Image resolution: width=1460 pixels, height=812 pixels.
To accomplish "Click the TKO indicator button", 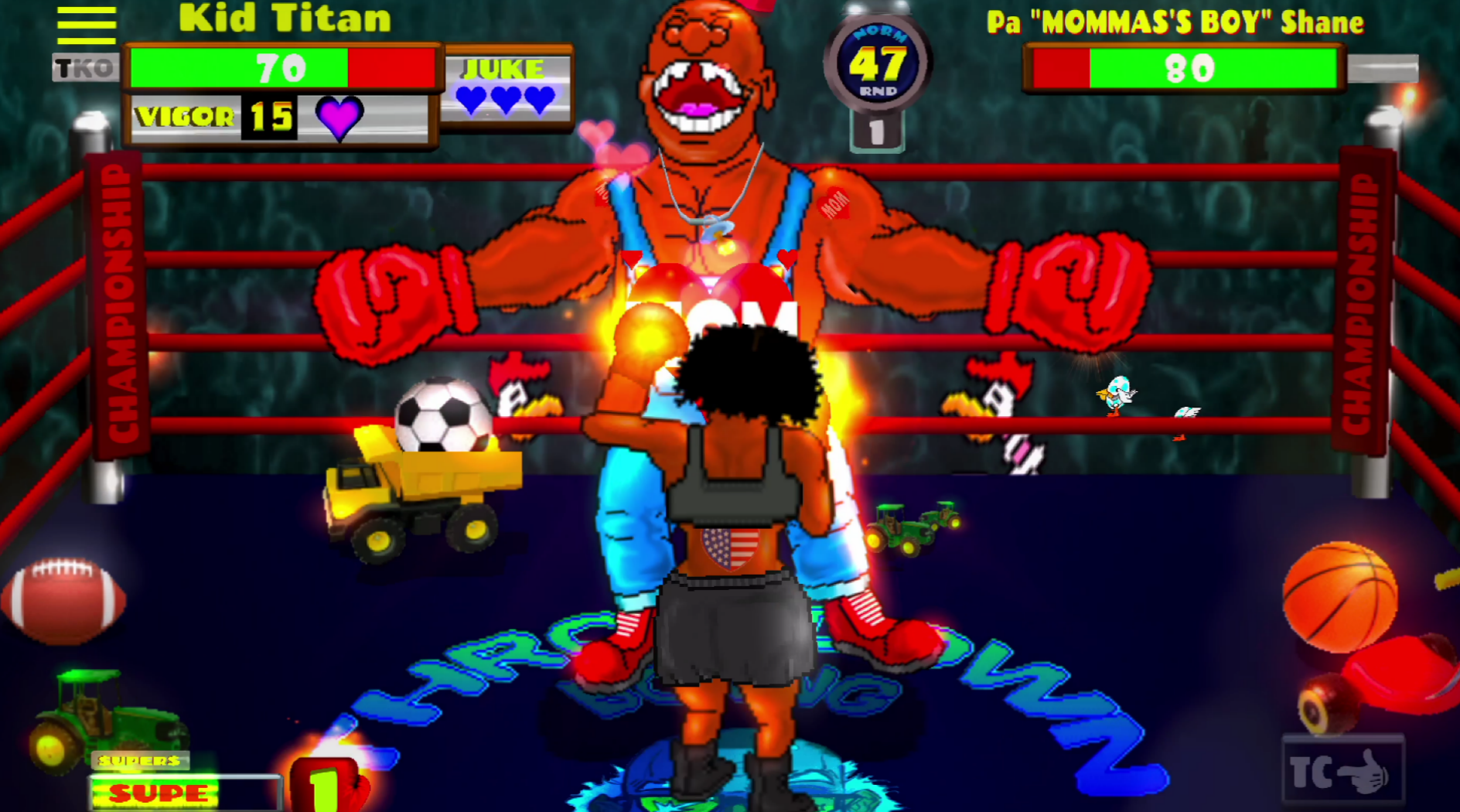I will click(85, 68).
